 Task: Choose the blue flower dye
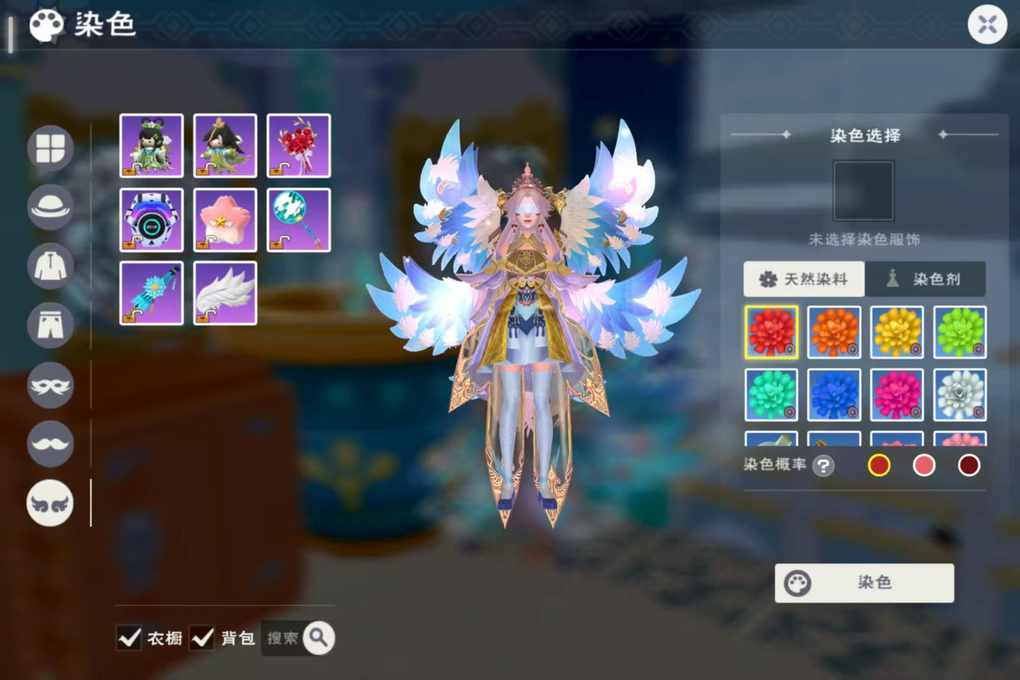pos(834,395)
